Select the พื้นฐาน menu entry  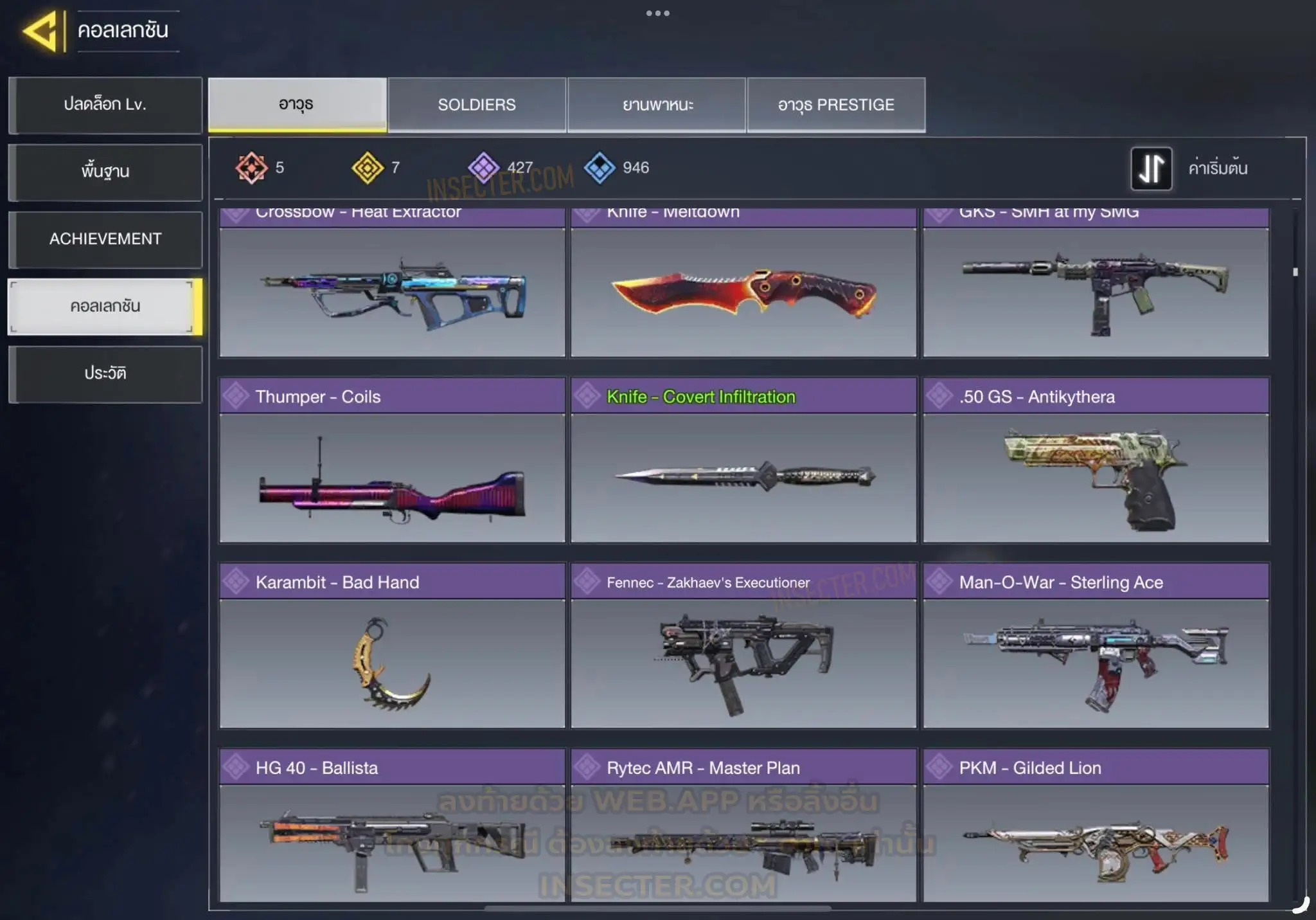point(105,172)
